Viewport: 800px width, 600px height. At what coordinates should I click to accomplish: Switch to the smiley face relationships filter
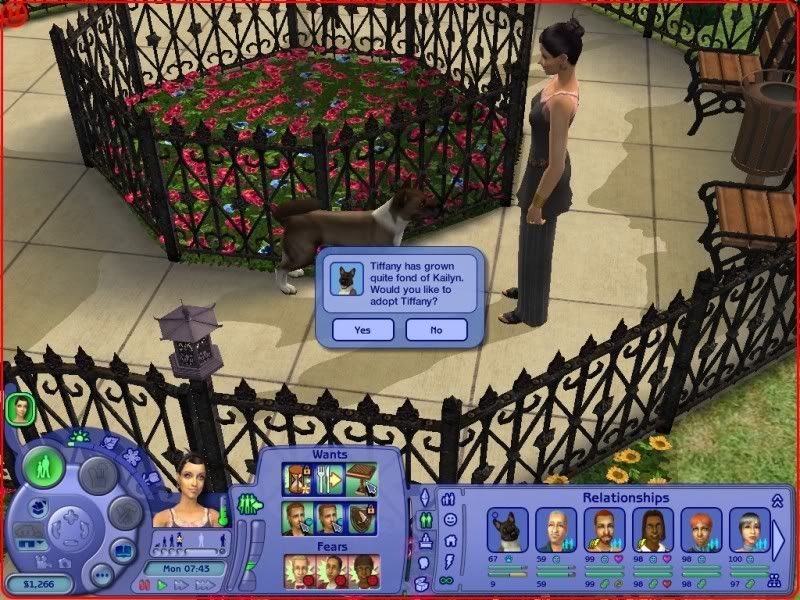click(x=449, y=519)
